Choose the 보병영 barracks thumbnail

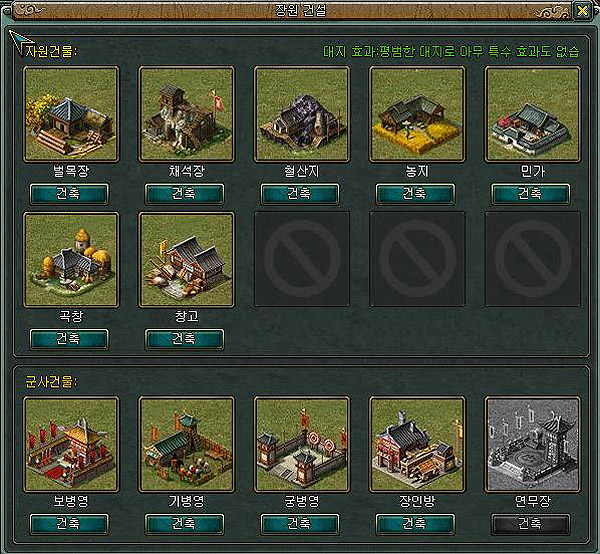(70, 444)
